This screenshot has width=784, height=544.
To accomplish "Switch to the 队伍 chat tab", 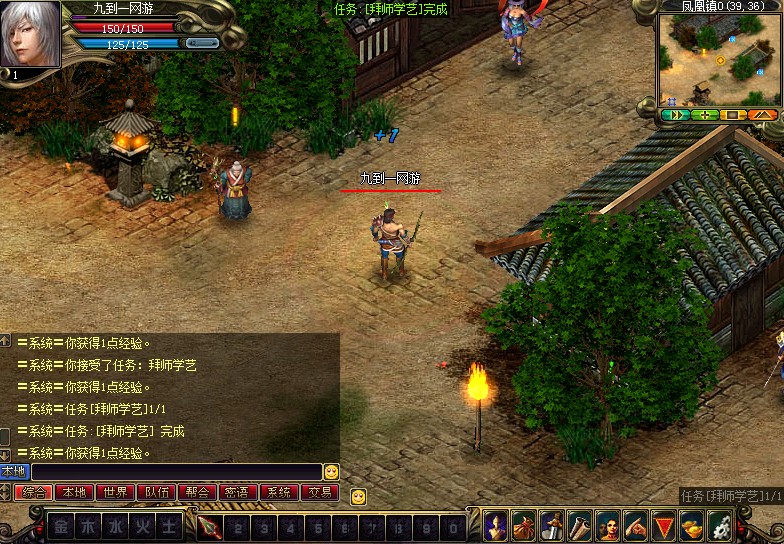I will click(156, 492).
